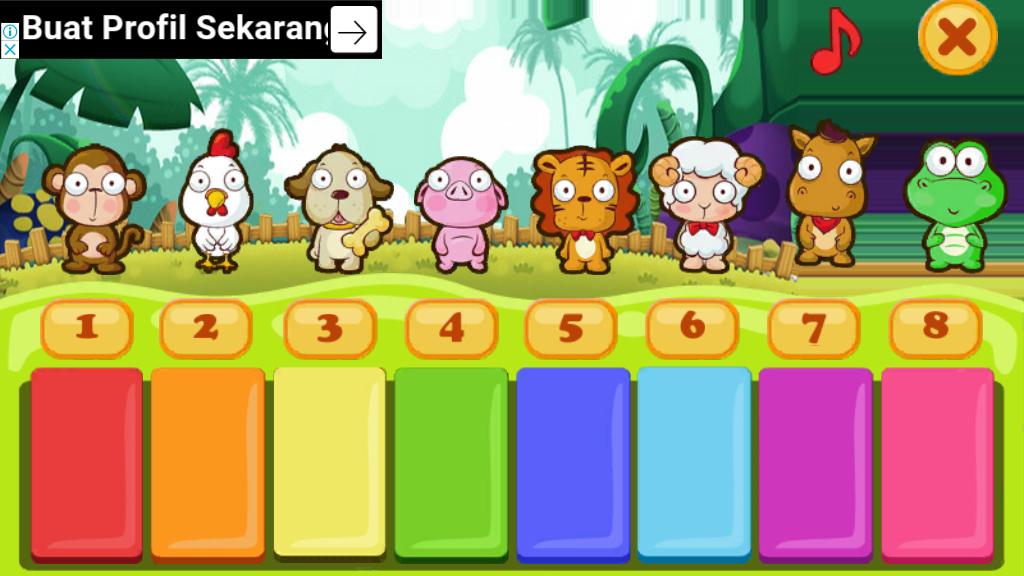Viewport: 1024px width, 576px height.
Task: Dismiss the ad with the small X
Action: coord(9,49)
